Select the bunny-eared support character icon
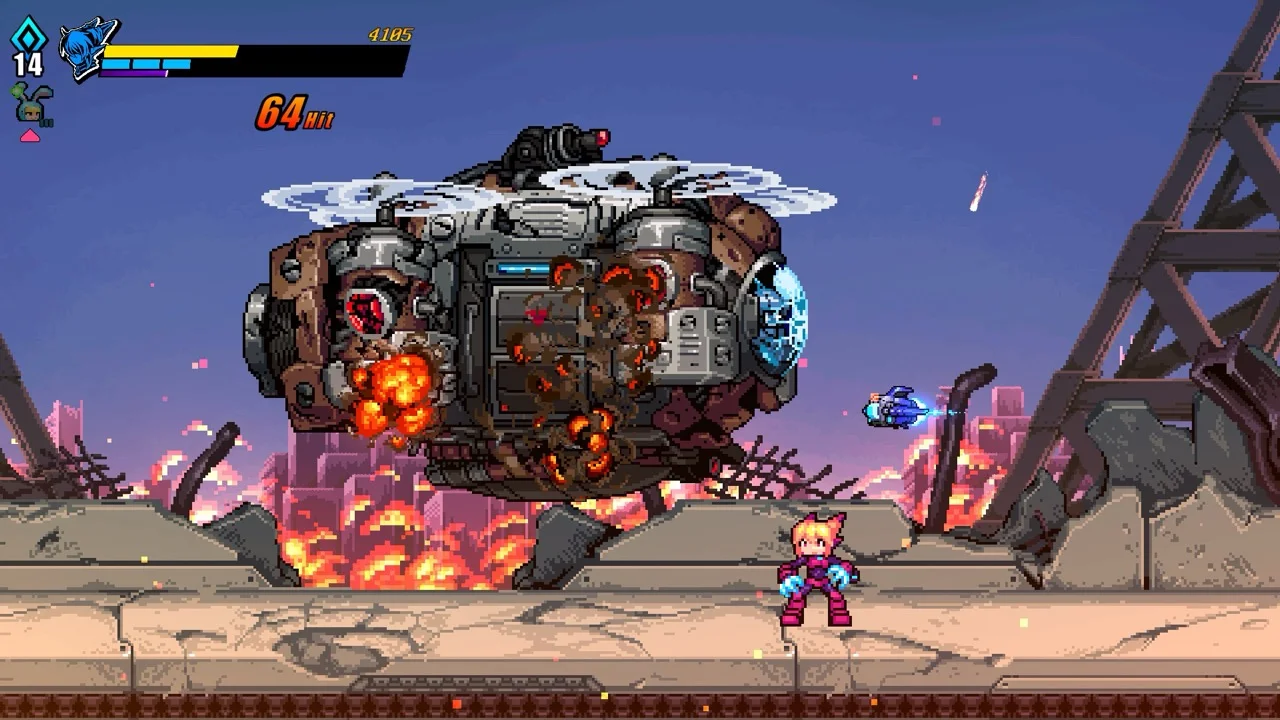Screen dimensions: 1280x720 tap(30, 104)
